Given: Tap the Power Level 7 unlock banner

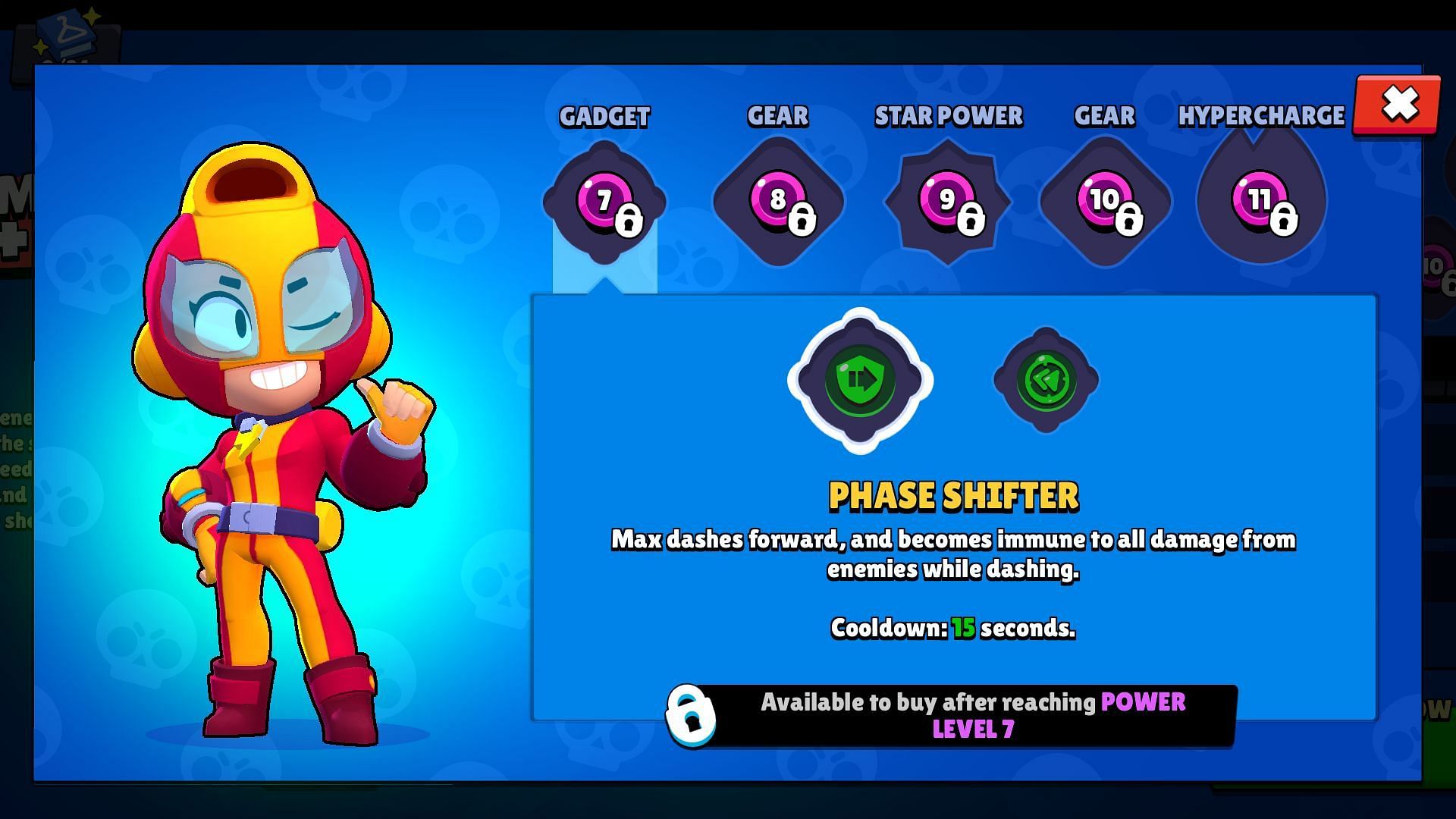Looking at the screenshot, I should [x=952, y=715].
